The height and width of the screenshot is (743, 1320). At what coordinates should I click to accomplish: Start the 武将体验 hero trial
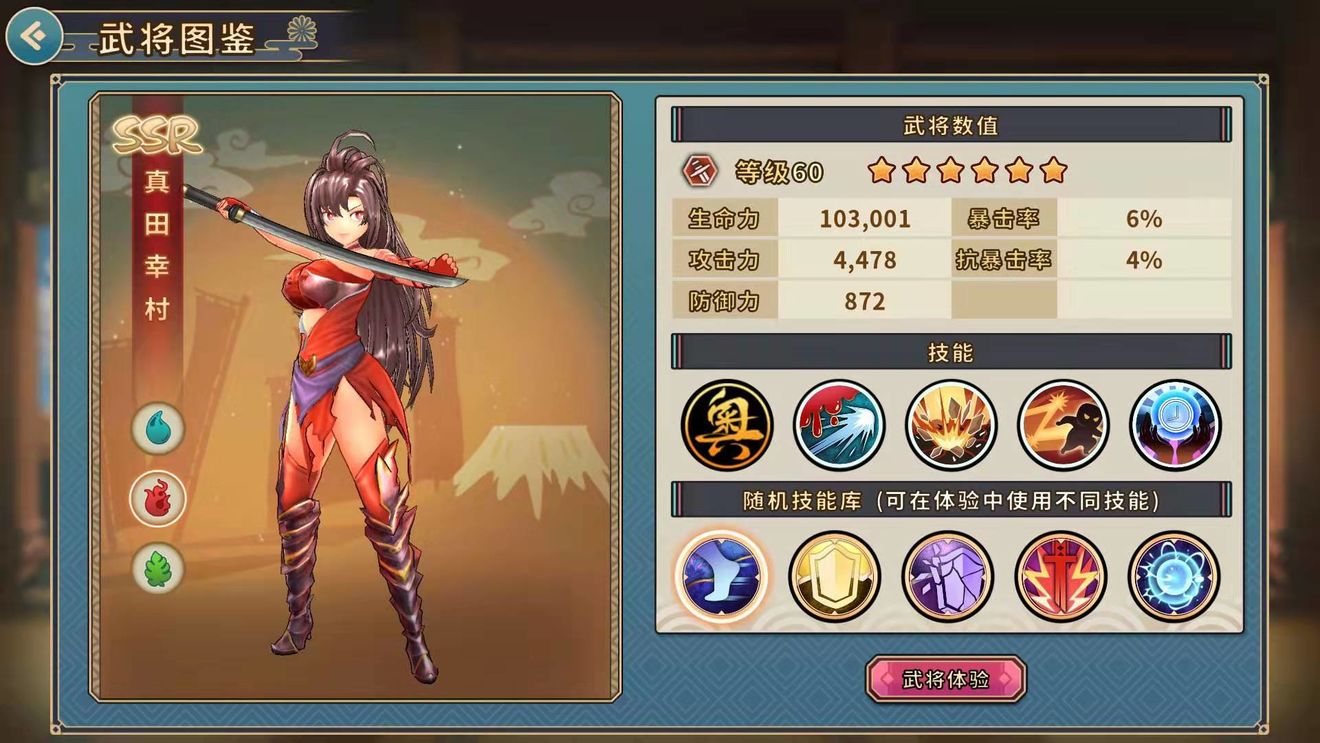click(945, 679)
